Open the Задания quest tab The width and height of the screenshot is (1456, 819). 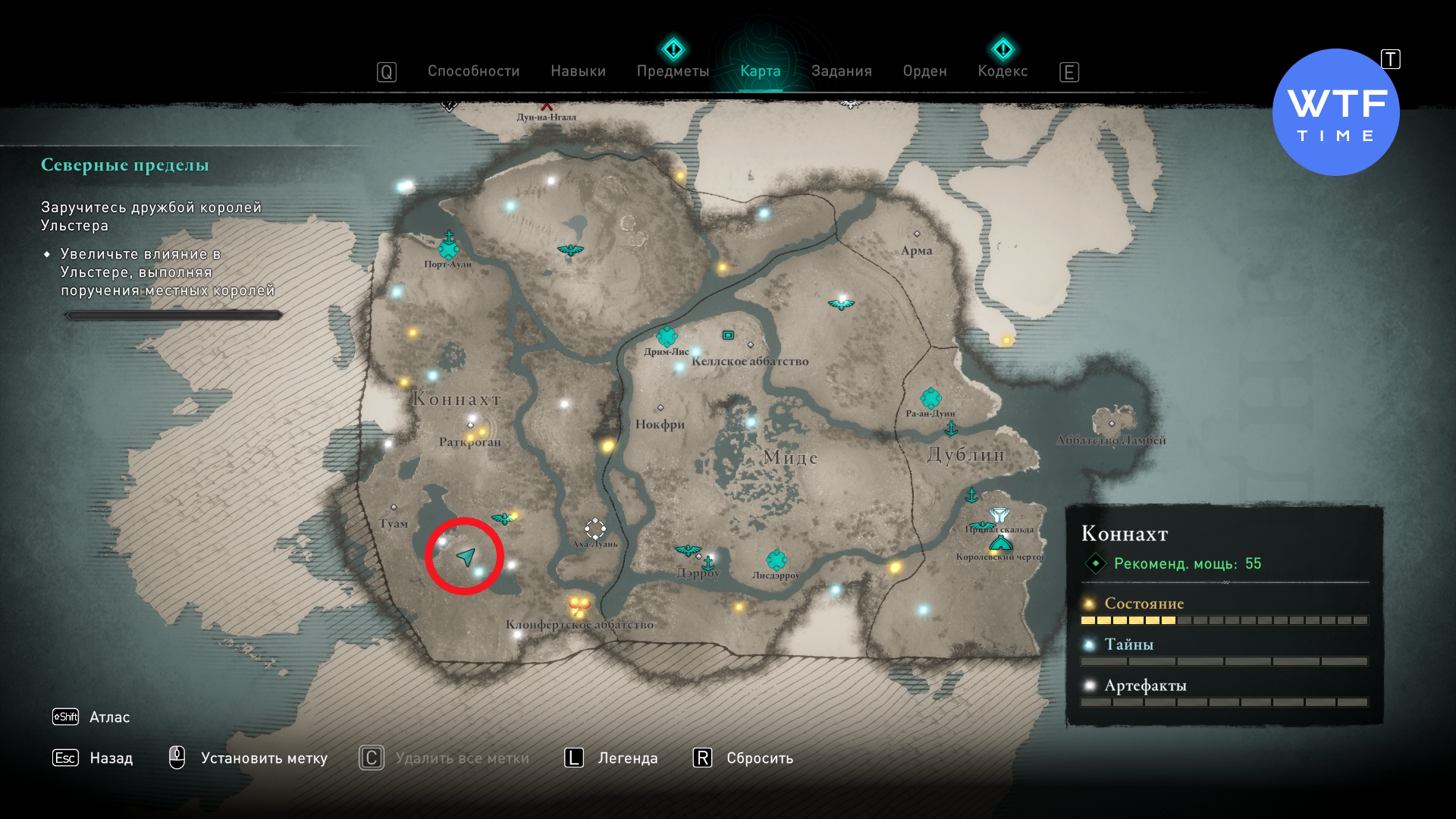(x=841, y=71)
